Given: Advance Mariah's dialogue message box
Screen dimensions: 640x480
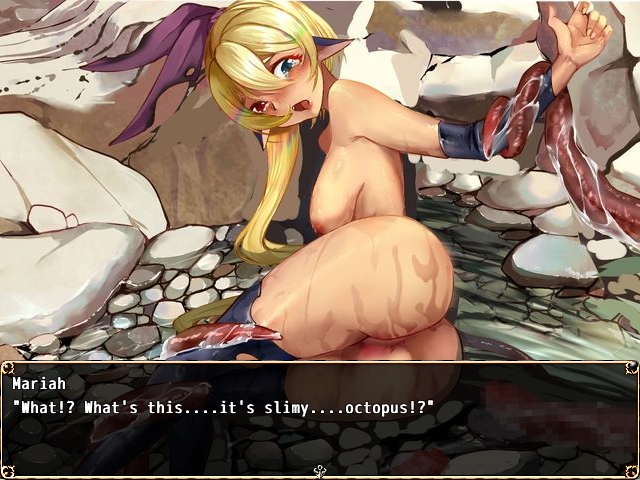Looking at the screenshot, I should [320, 415].
